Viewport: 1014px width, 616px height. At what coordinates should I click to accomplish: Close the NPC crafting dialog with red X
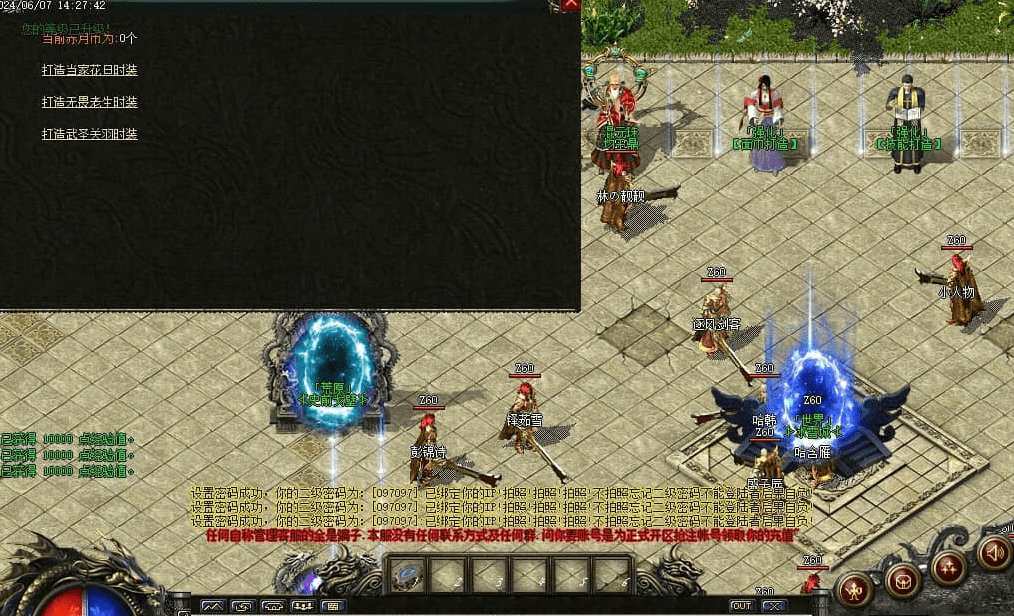click(x=571, y=4)
